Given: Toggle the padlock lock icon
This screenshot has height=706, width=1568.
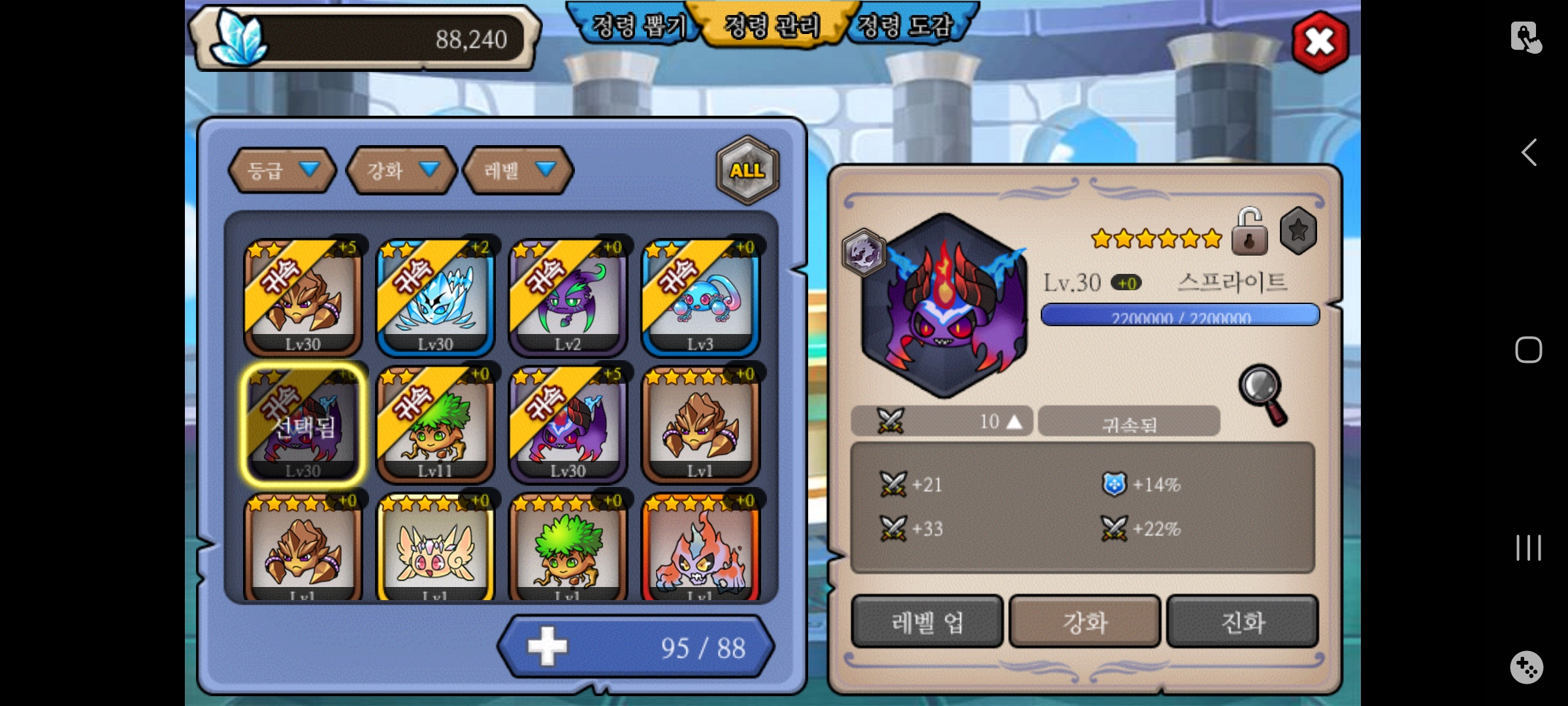Looking at the screenshot, I should click(x=1249, y=233).
